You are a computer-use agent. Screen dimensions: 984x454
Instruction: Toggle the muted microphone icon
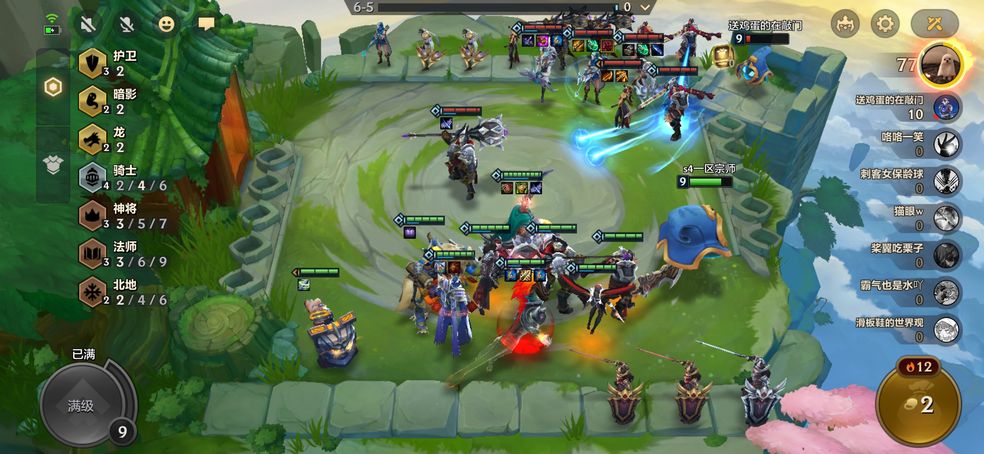pyautogui.click(x=127, y=23)
